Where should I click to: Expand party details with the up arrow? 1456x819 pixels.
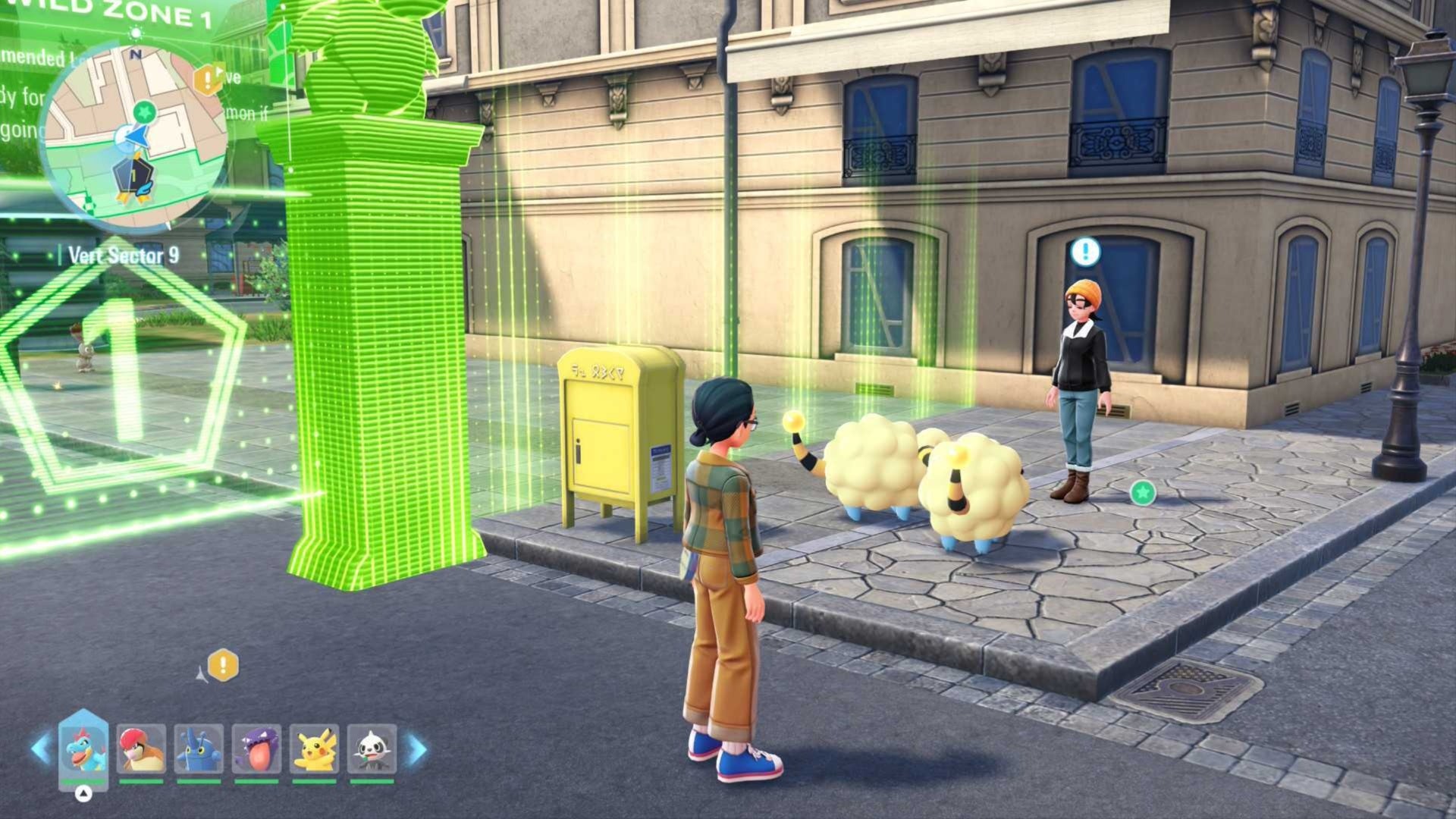83,793
